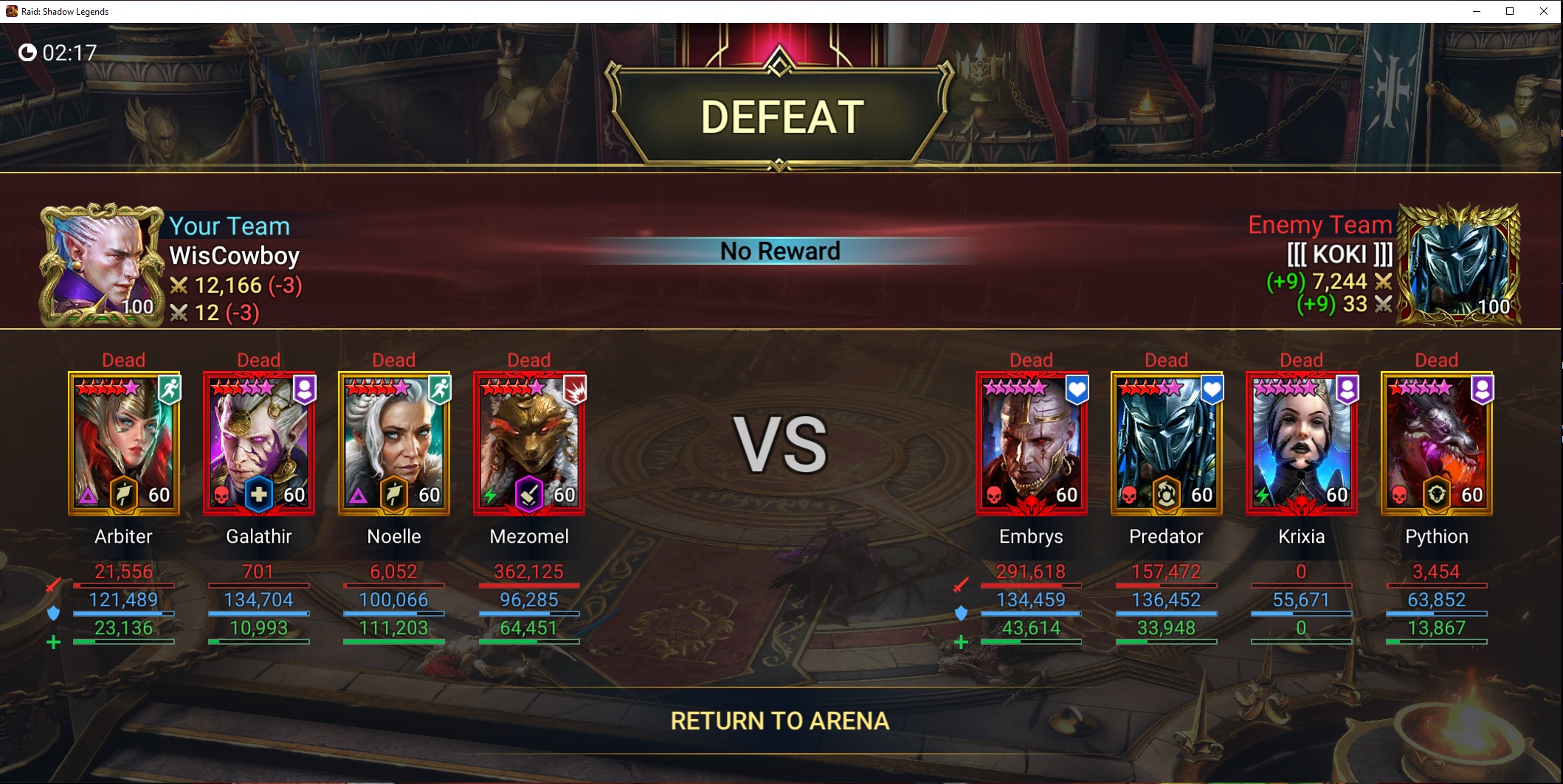The width and height of the screenshot is (1563, 784).
Task: Click WisCowboy's player avatar
Action: point(102,264)
